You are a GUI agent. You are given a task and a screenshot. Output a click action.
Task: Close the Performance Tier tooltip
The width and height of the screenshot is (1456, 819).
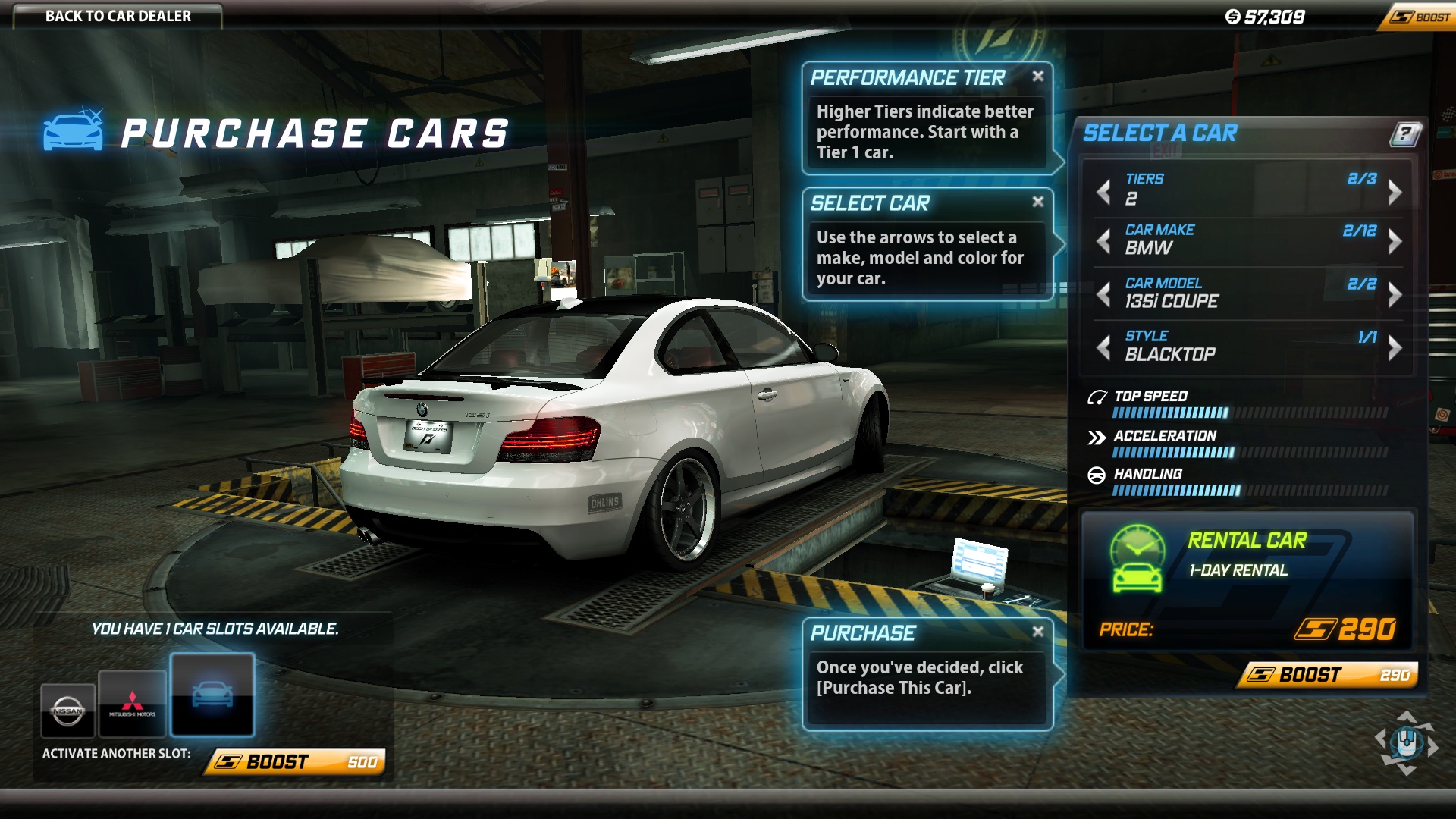(1038, 76)
